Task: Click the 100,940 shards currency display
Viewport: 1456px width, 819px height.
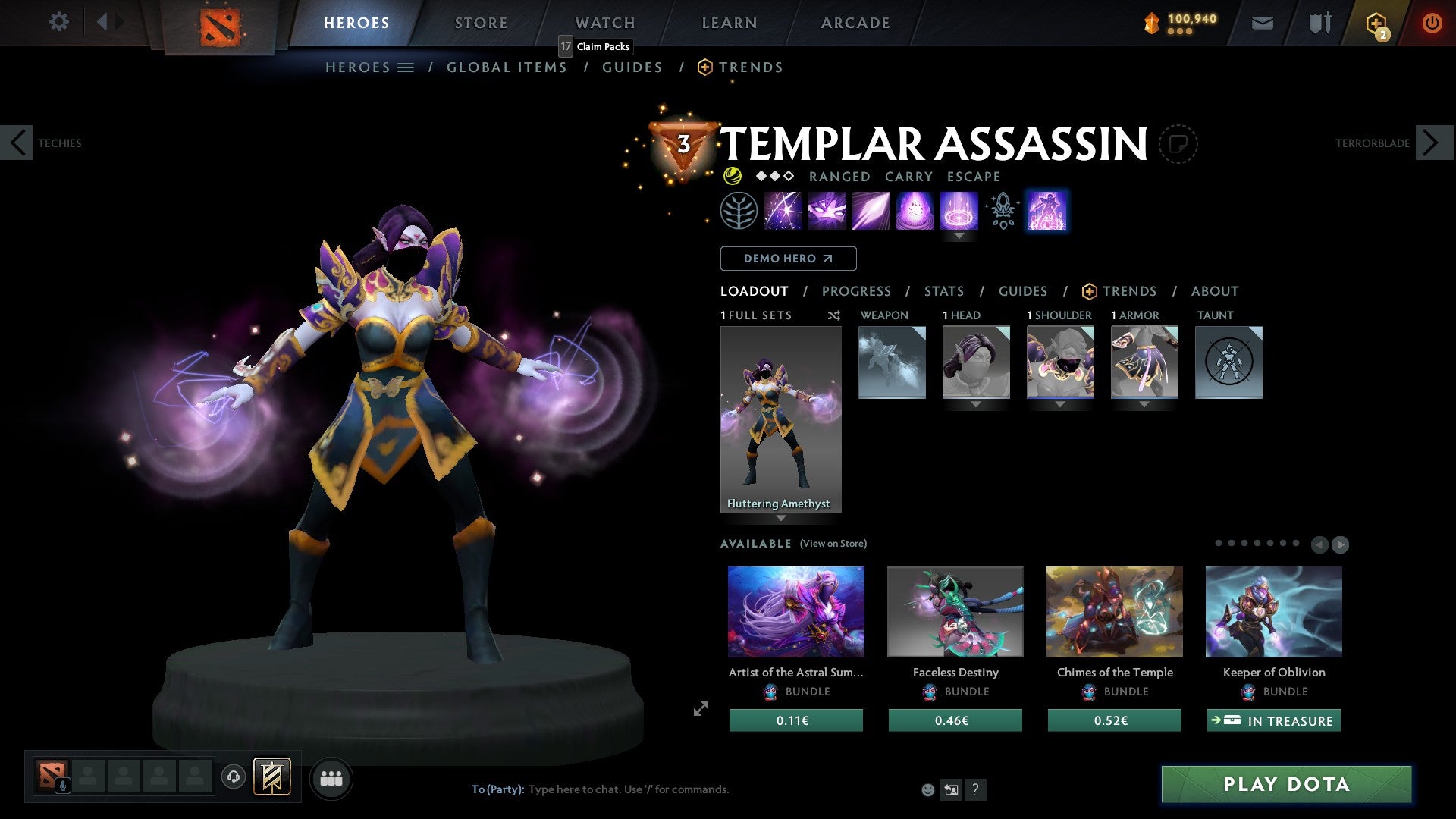Action: [1180, 22]
